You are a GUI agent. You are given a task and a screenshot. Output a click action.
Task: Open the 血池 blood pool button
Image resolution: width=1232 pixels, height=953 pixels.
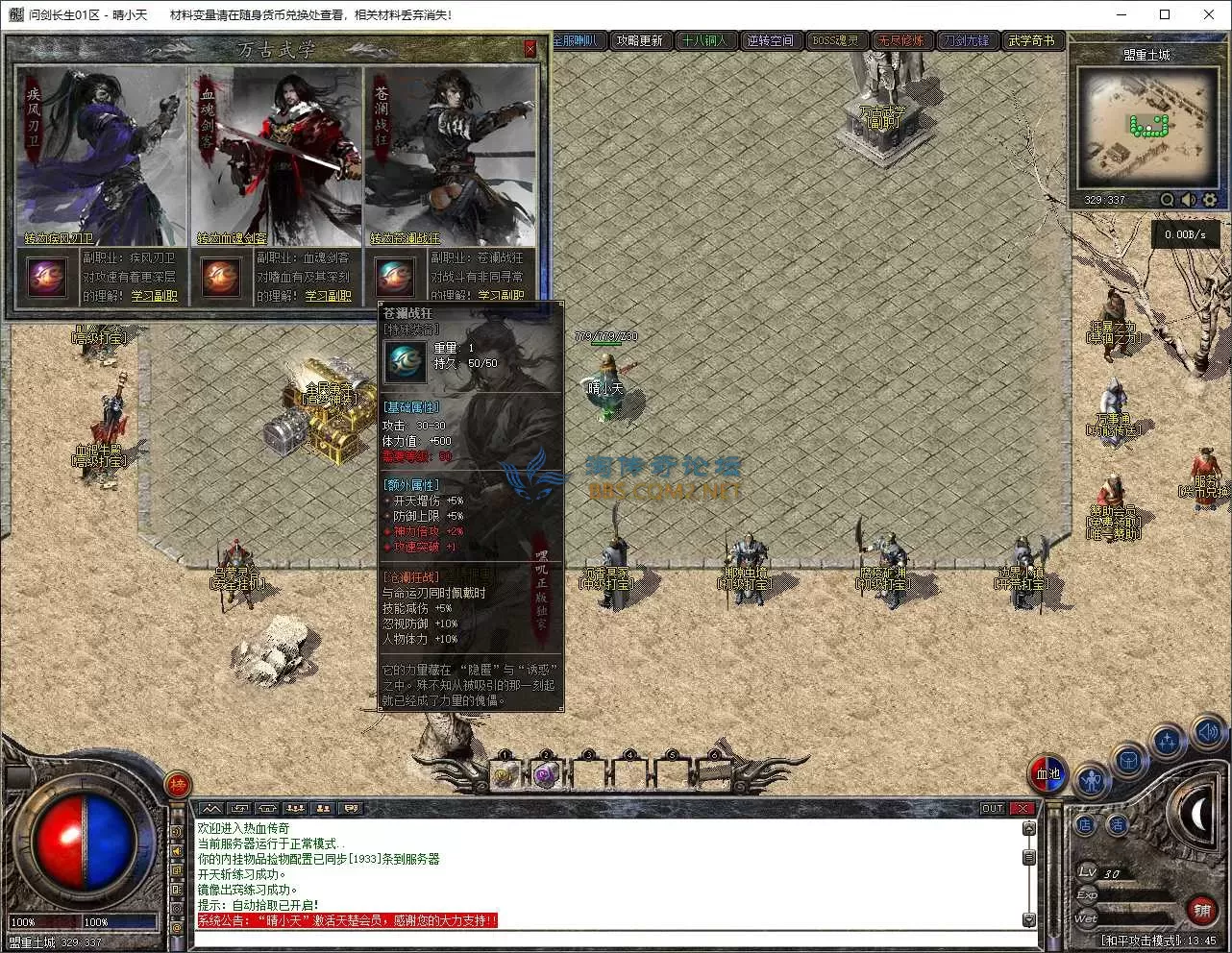(1047, 773)
